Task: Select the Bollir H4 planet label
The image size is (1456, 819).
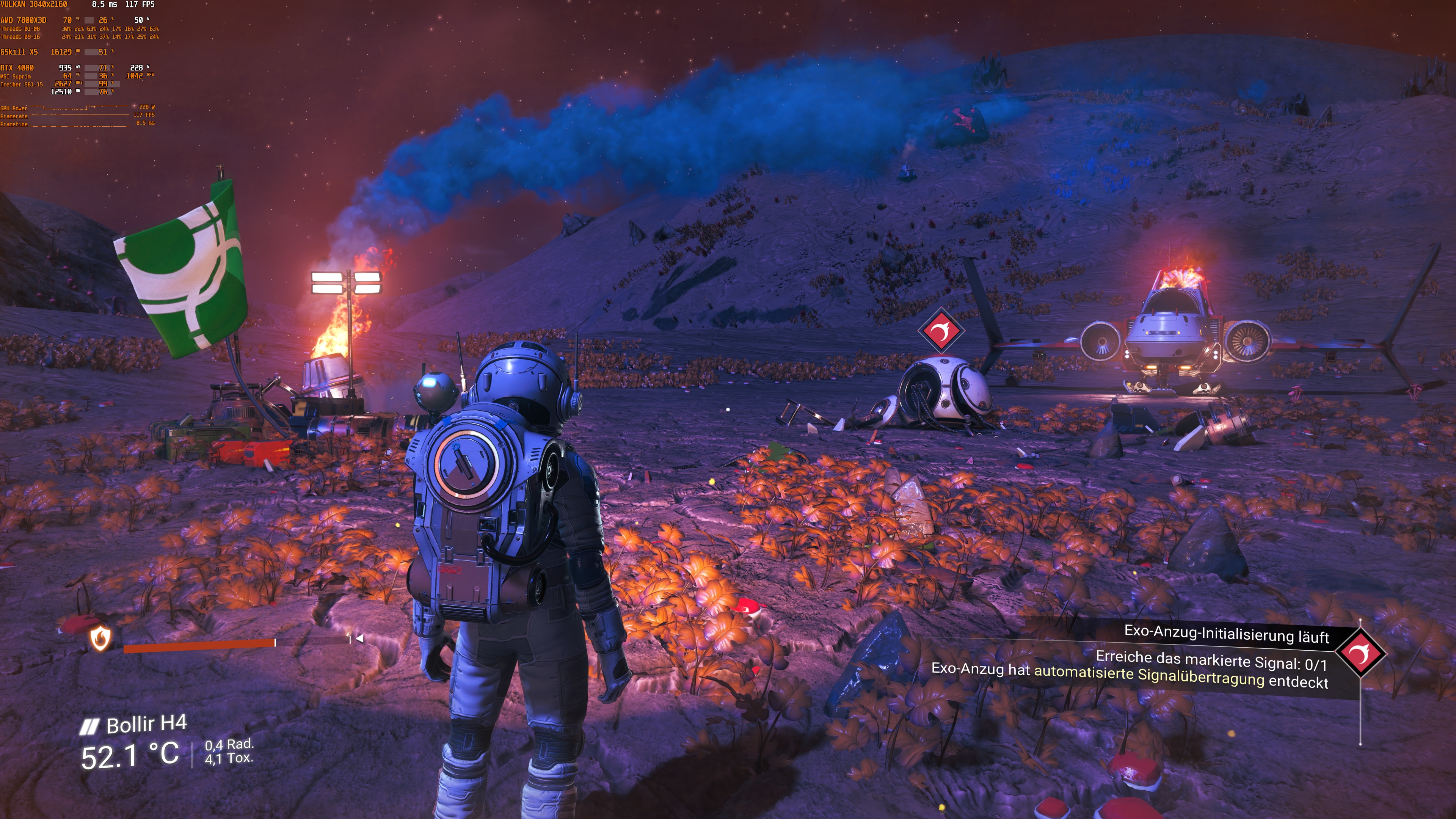Action: [x=146, y=724]
